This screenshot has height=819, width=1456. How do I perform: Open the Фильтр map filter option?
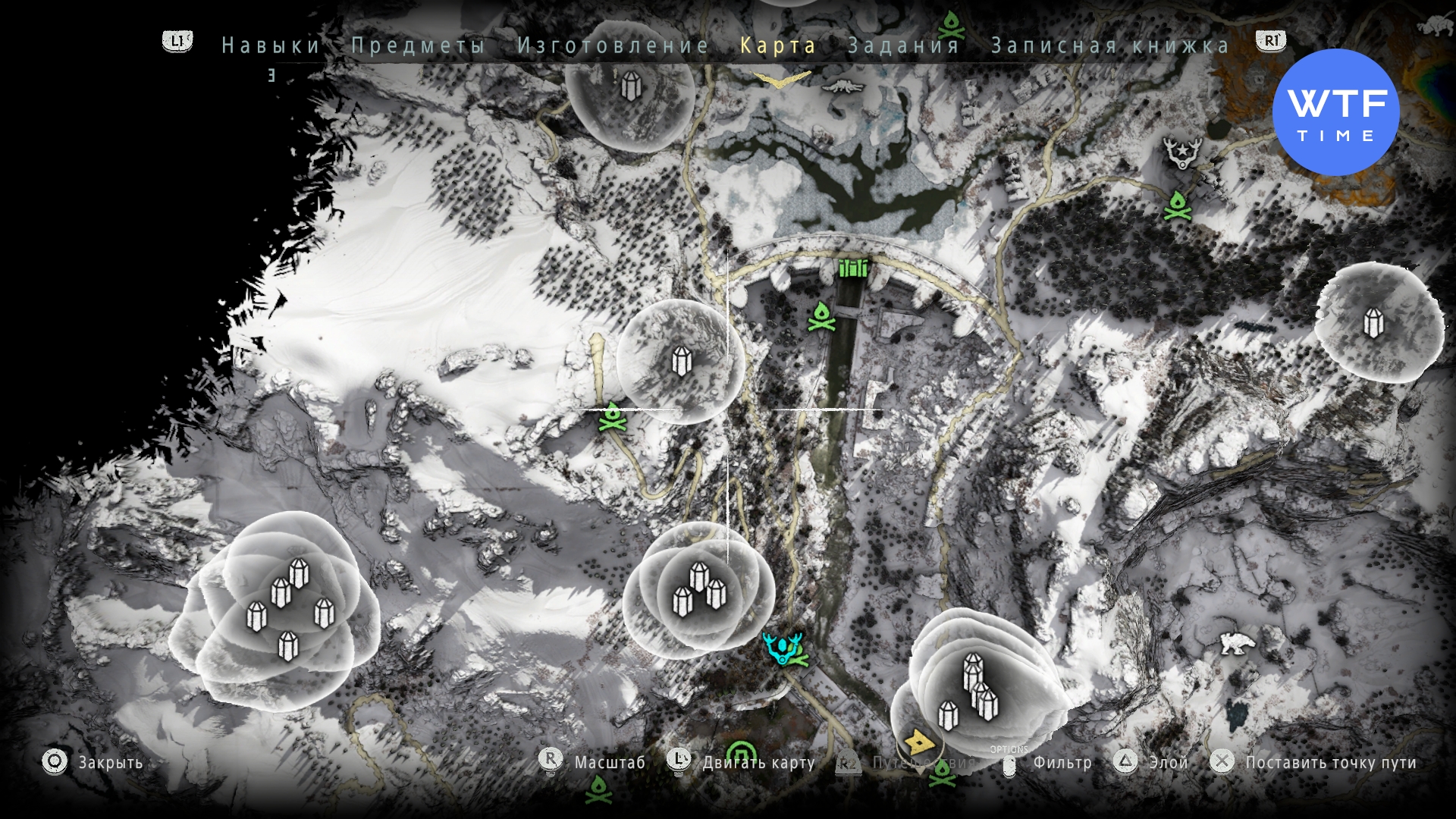1062,763
